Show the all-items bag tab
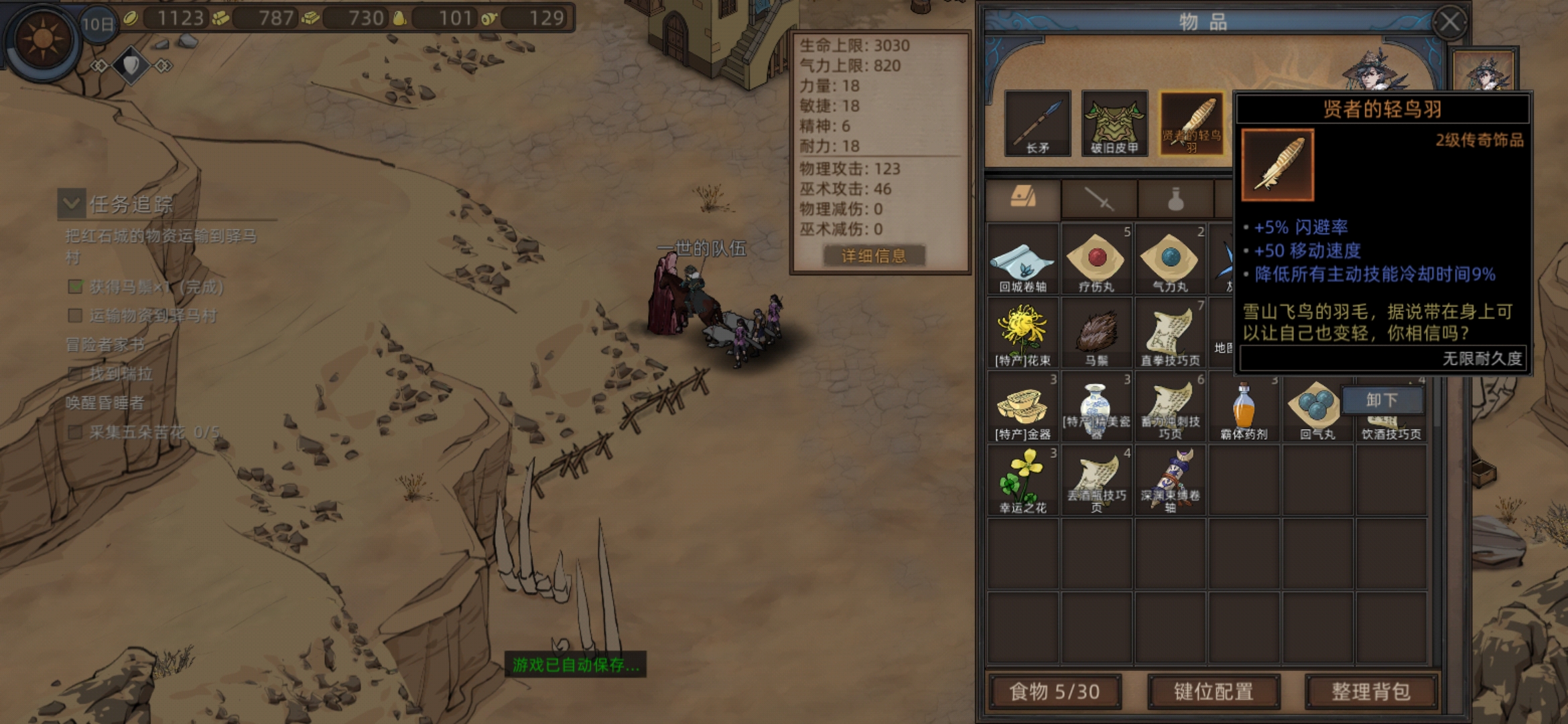 (x=1023, y=198)
